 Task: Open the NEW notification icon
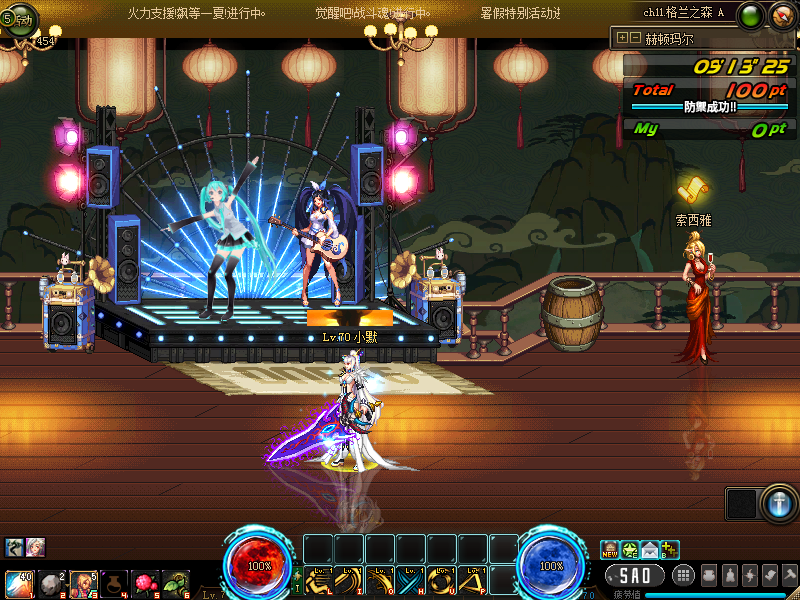[x=610, y=549]
